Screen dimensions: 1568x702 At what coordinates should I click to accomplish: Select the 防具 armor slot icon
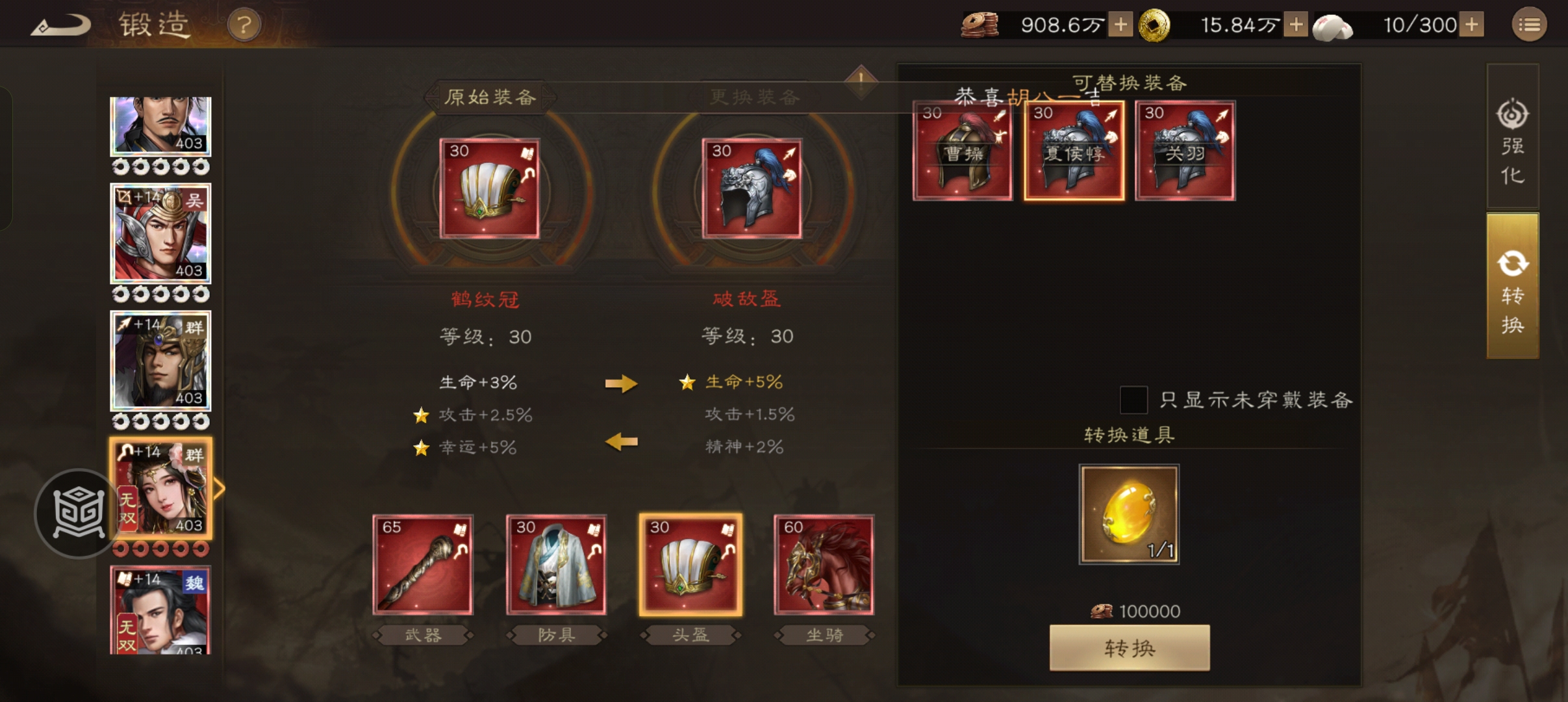(556, 565)
